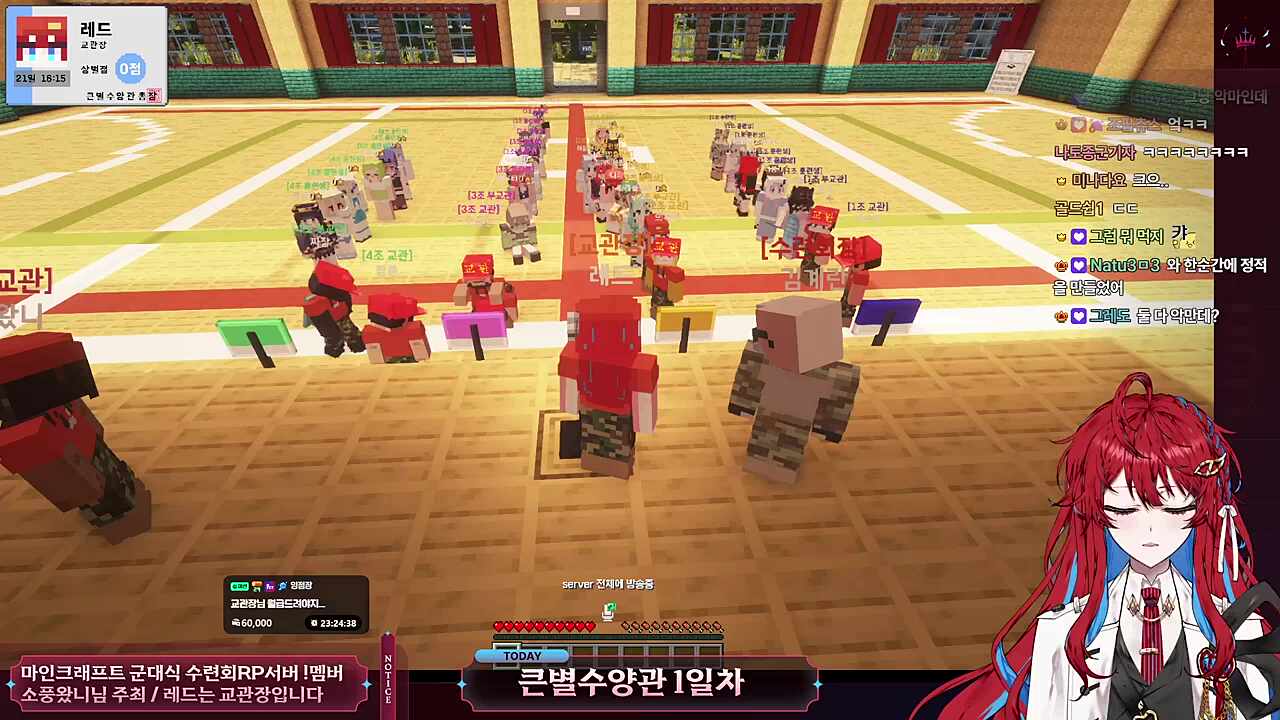Click the blue Twip icon in the donation box
Screen dimensions: 1280x720
pyautogui.click(x=284, y=587)
